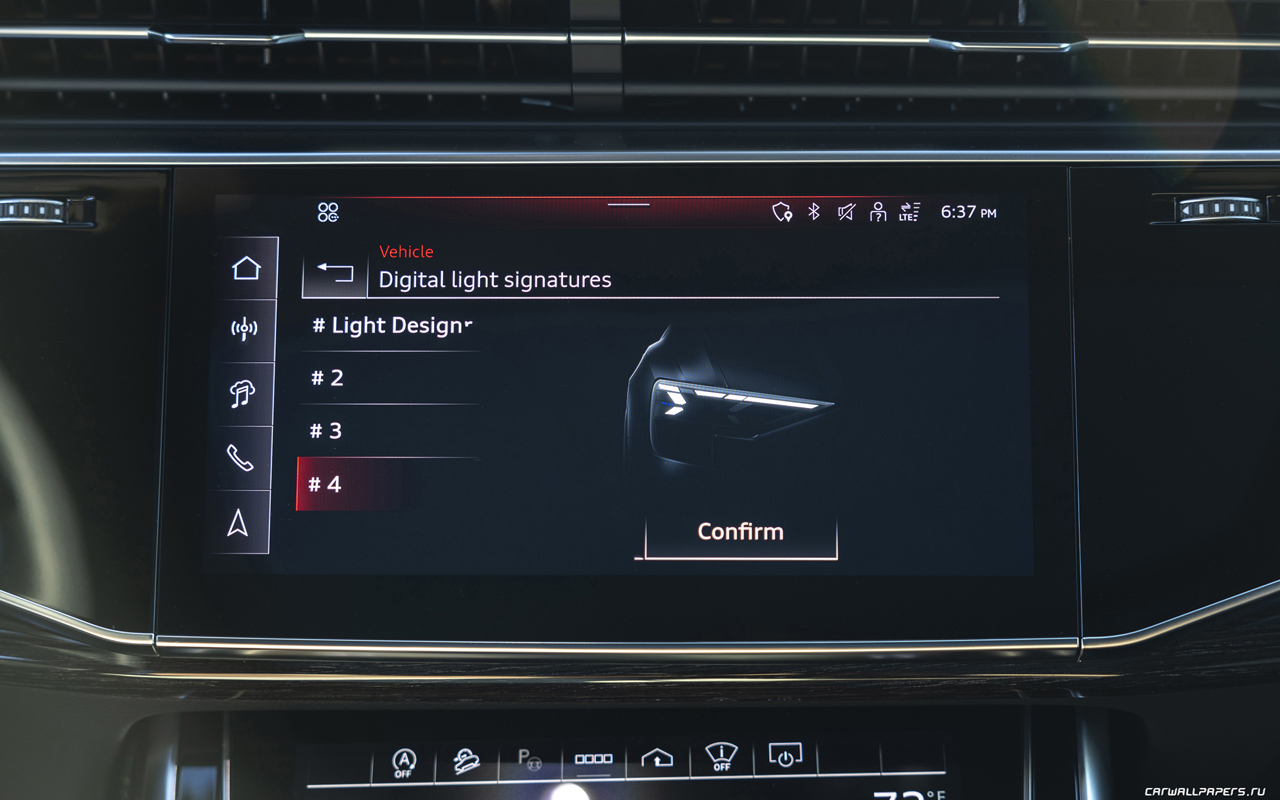Toggle the windshield assist OFF button
The image size is (1280, 800).
click(x=721, y=757)
